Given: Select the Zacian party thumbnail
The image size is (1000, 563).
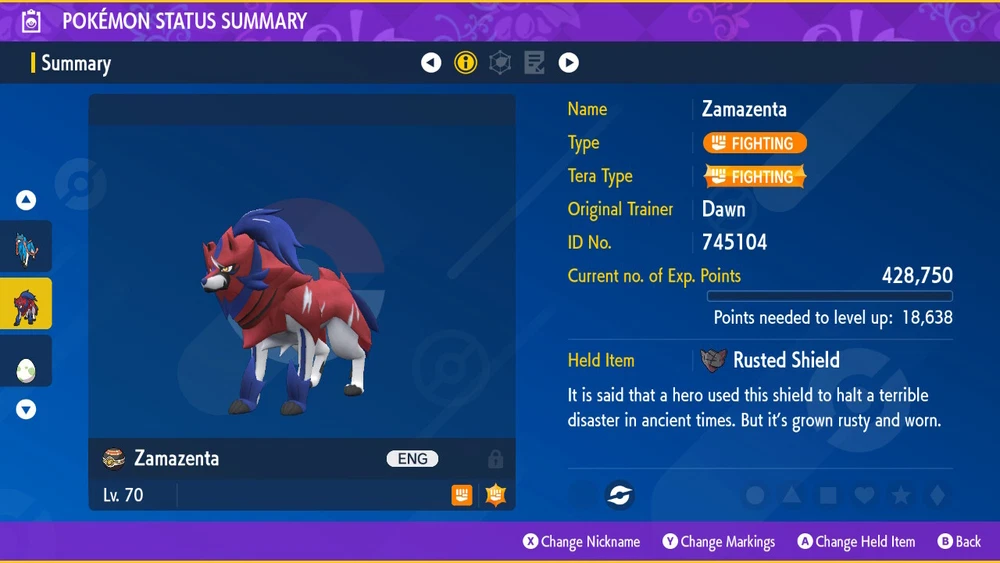Looking at the screenshot, I should click(26, 249).
